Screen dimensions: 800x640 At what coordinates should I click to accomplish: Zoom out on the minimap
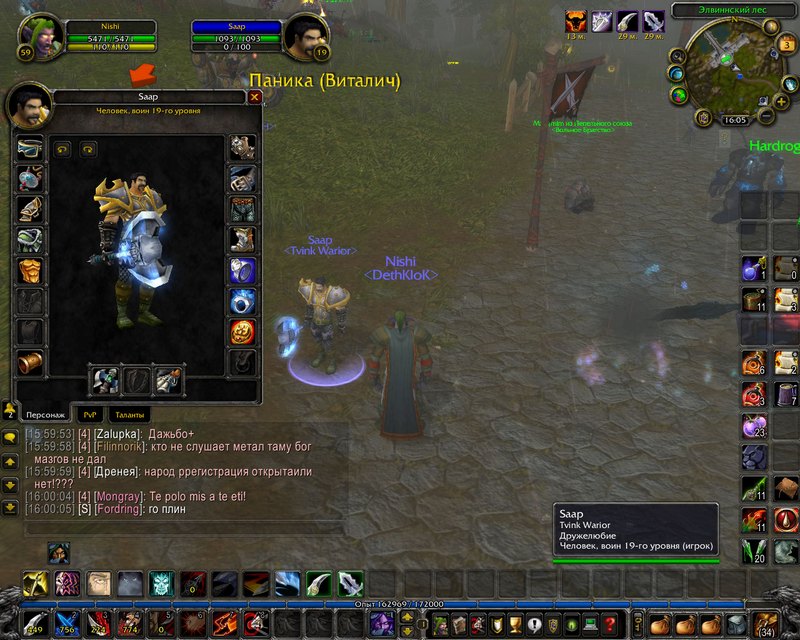click(767, 117)
